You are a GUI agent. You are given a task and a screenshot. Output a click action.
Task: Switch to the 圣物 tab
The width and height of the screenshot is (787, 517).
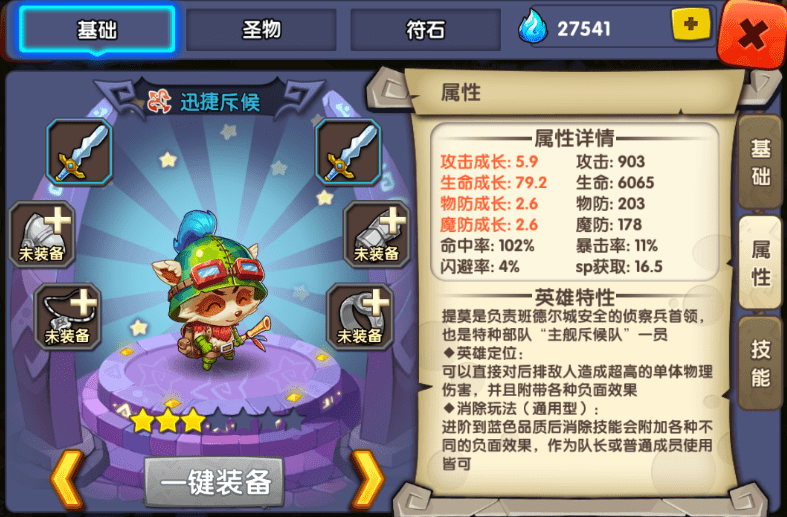pyautogui.click(x=261, y=30)
